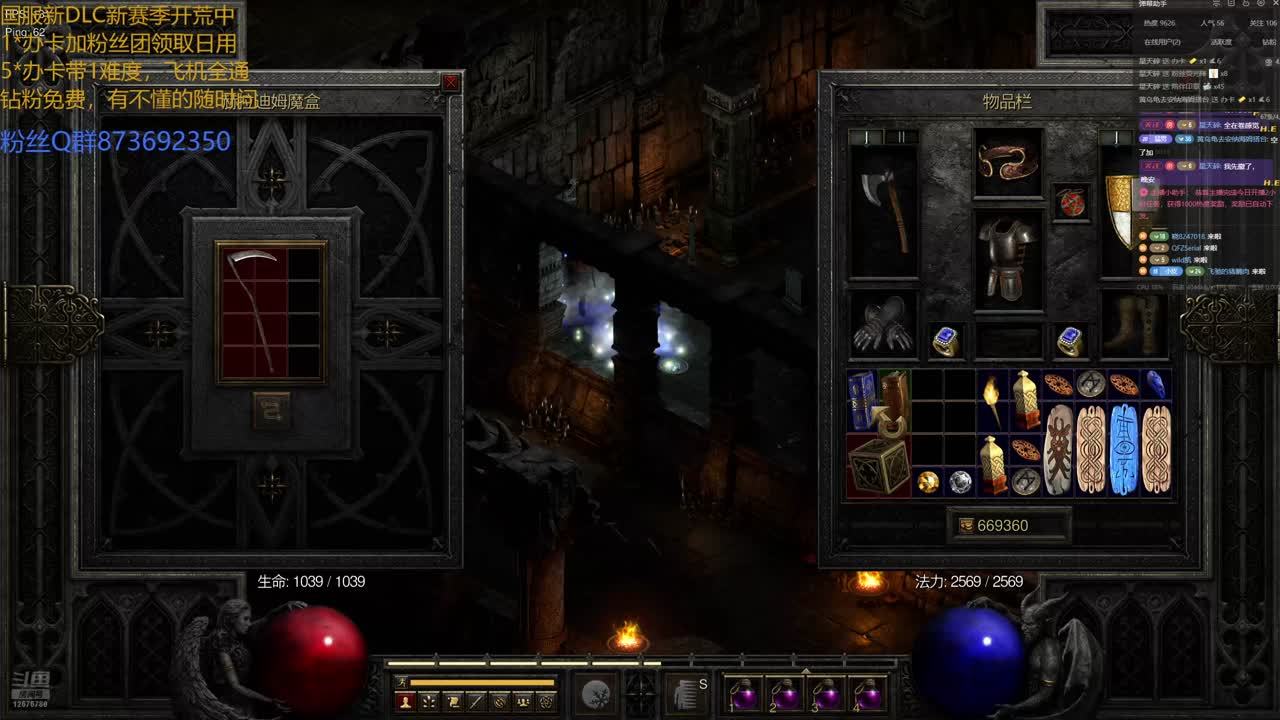Pick up the Horadric Cube in inventory
Image resolution: width=1280 pixels, height=720 pixels.
pos(879,464)
